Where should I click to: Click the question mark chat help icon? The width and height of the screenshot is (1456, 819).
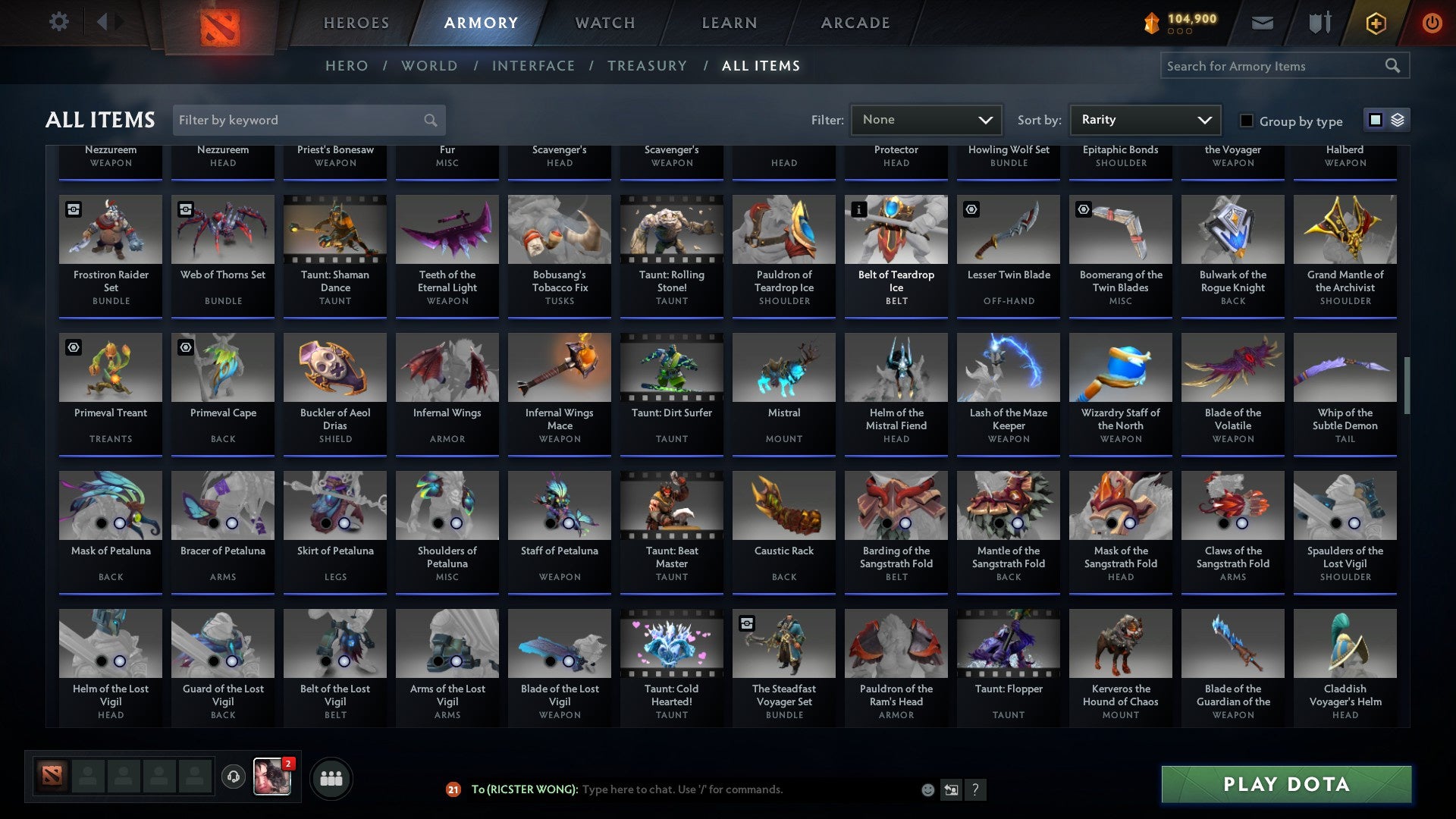pyautogui.click(x=976, y=789)
